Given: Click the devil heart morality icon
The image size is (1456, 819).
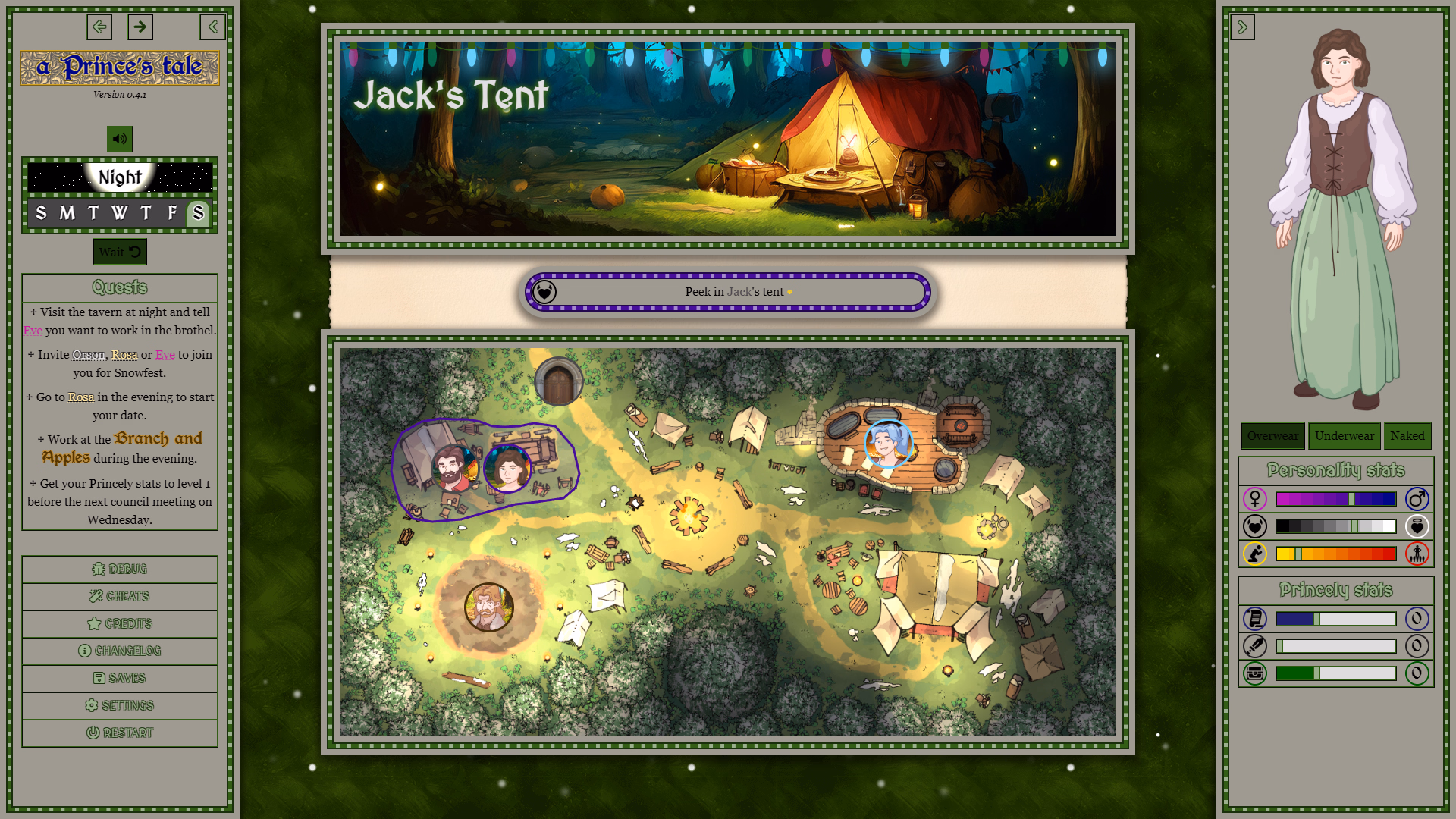Looking at the screenshot, I should pos(1255,526).
